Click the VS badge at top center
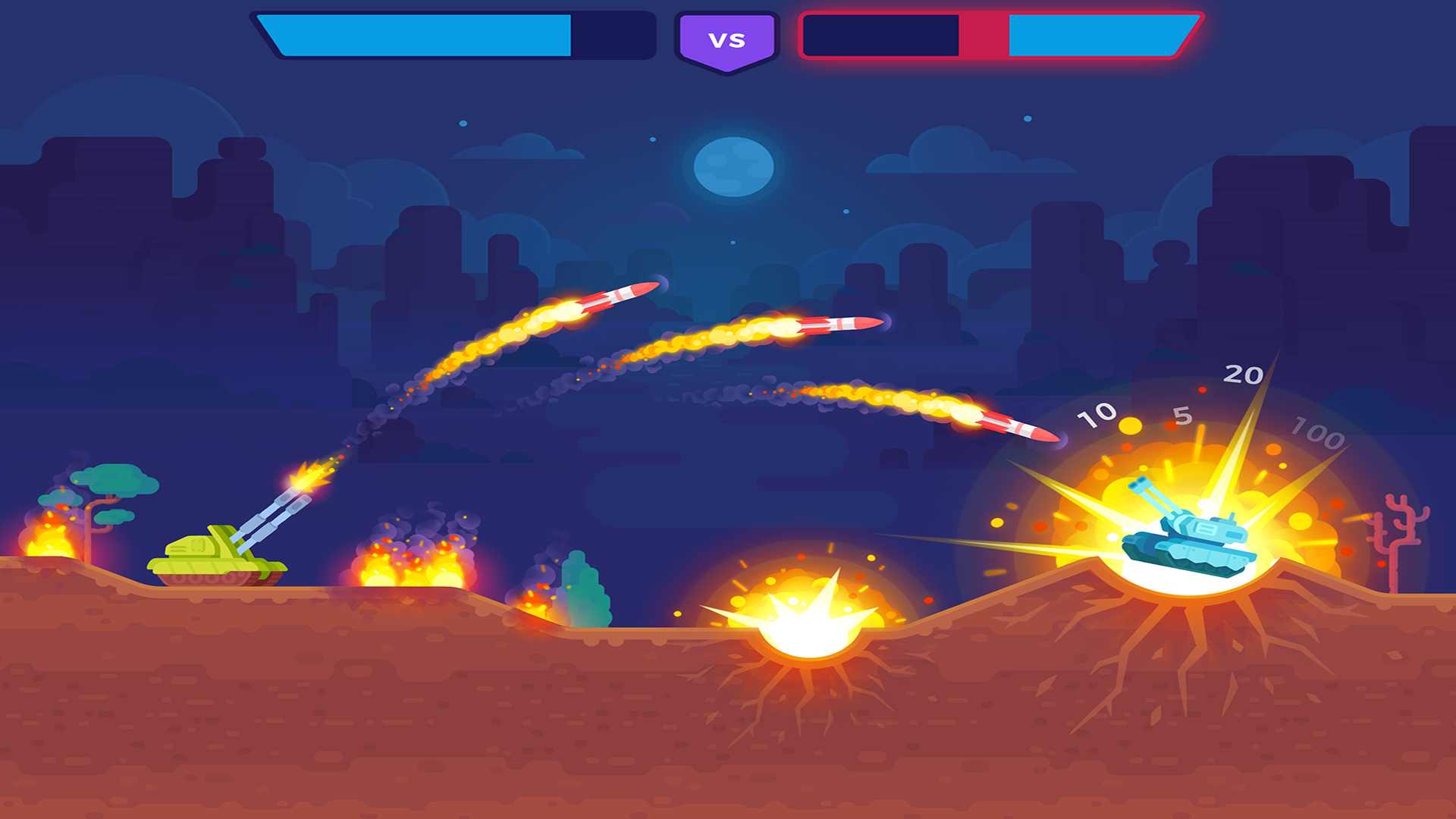 click(x=726, y=36)
